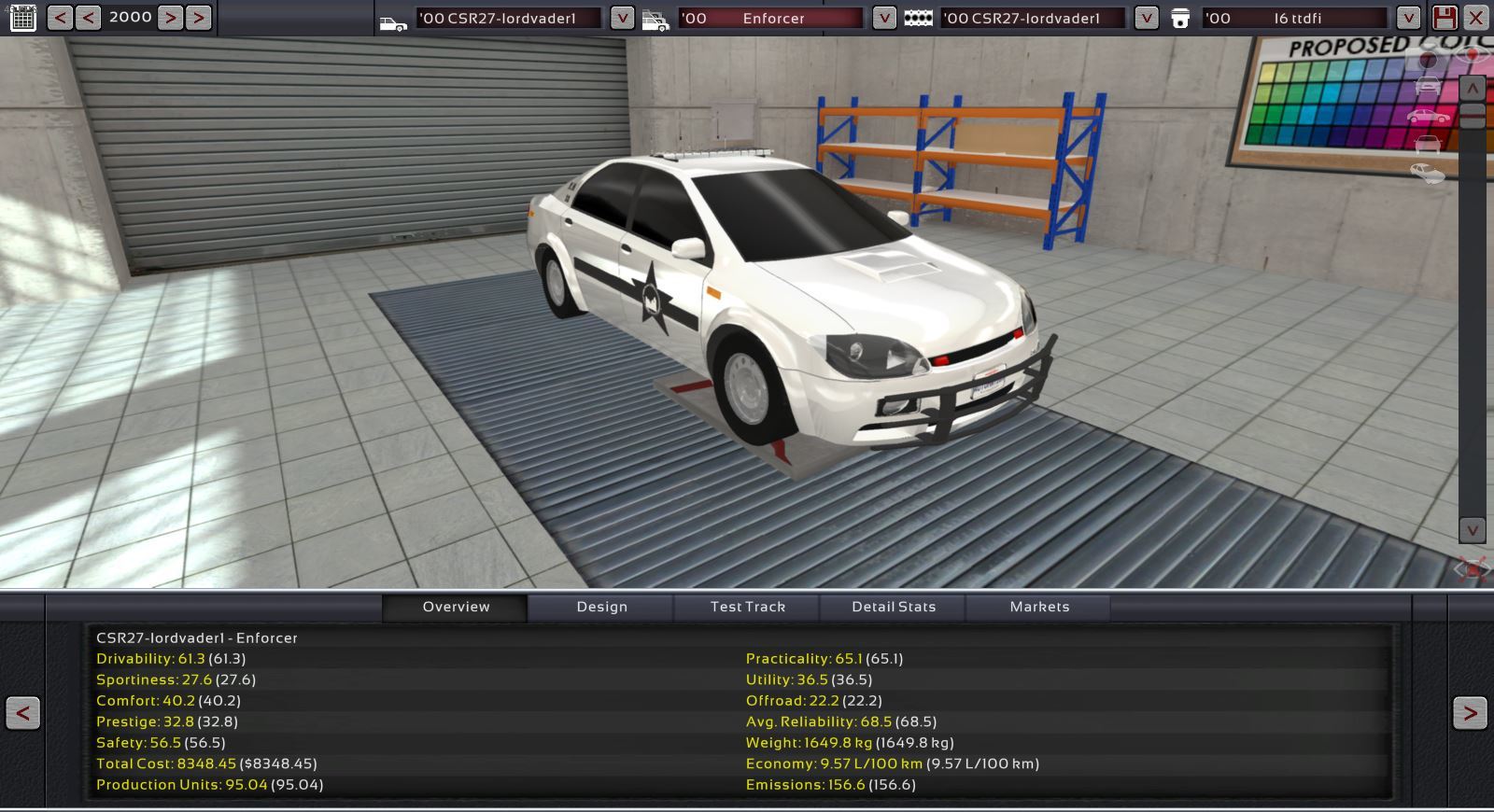Viewport: 1494px width, 812px height.
Task: Select the Enforcer trim name field
Action: click(x=773, y=18)
